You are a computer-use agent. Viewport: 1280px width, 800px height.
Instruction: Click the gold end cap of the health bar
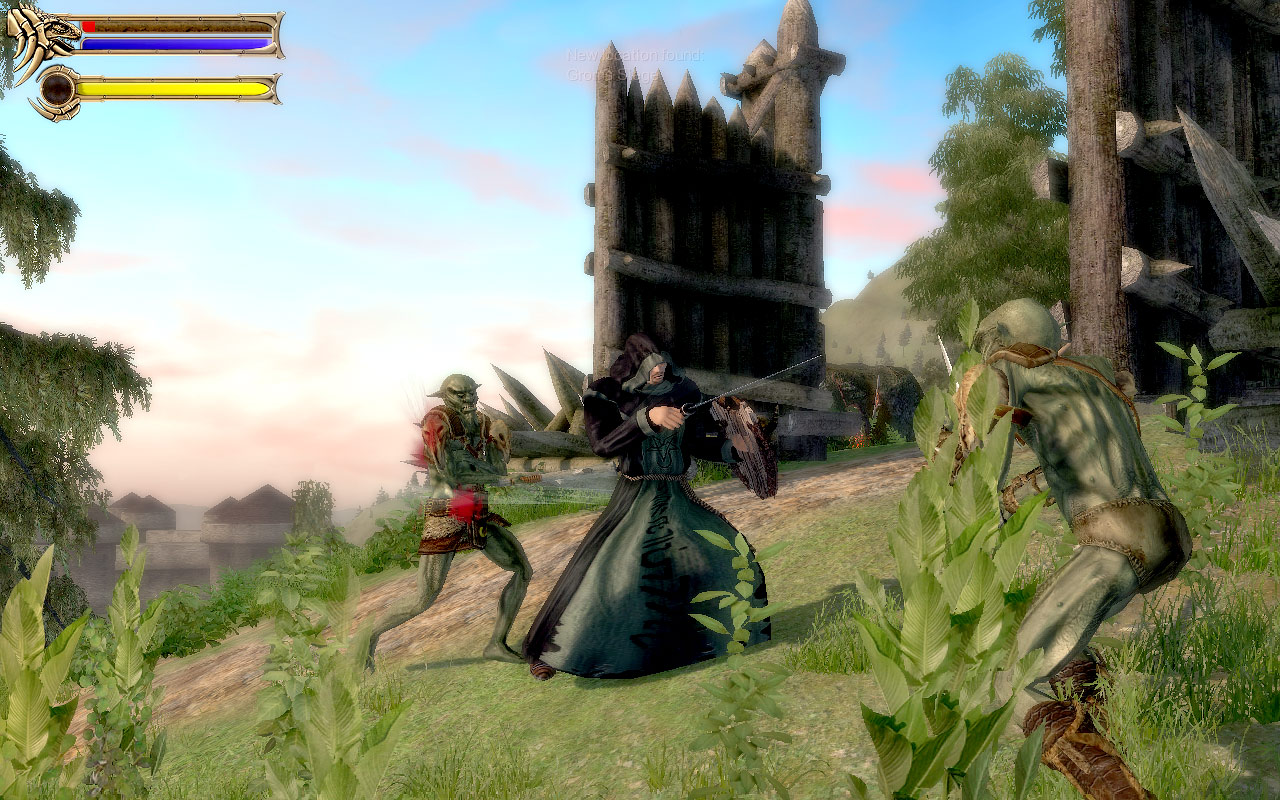tap(275, 27)
